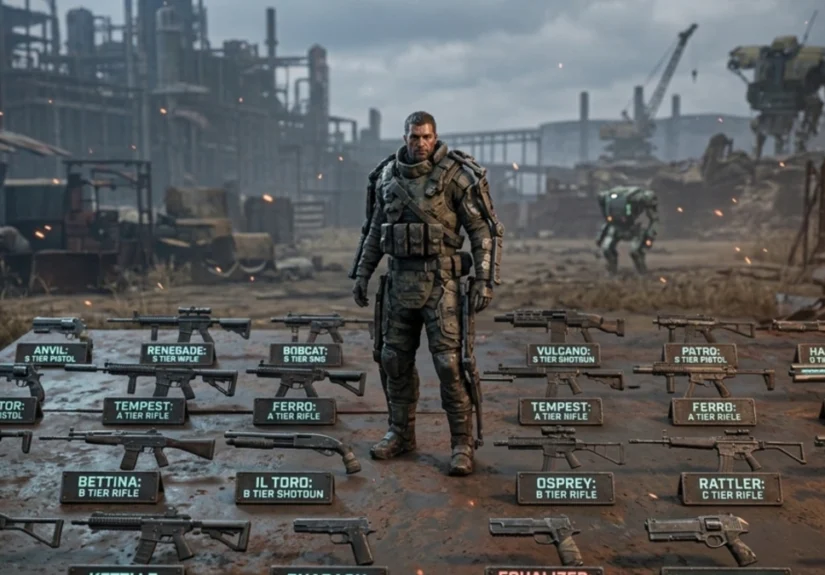Pick the Il Toro shotgun label
The width and height of the screenshot is (825, 575).
point(284,487)
